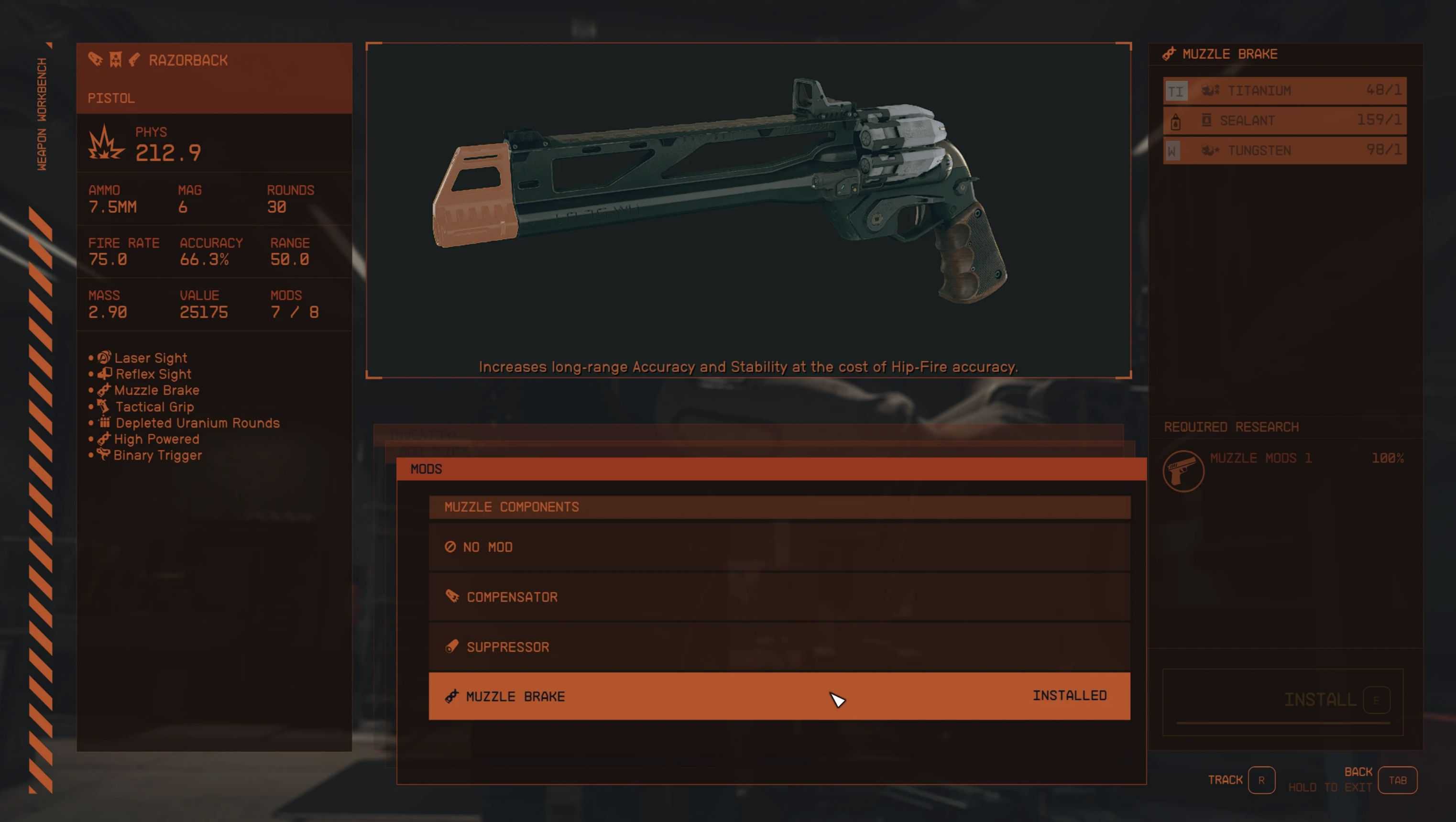The image size is (1456, 822).
Task: Click the Mods panel header
Action: tap(771, 469)
